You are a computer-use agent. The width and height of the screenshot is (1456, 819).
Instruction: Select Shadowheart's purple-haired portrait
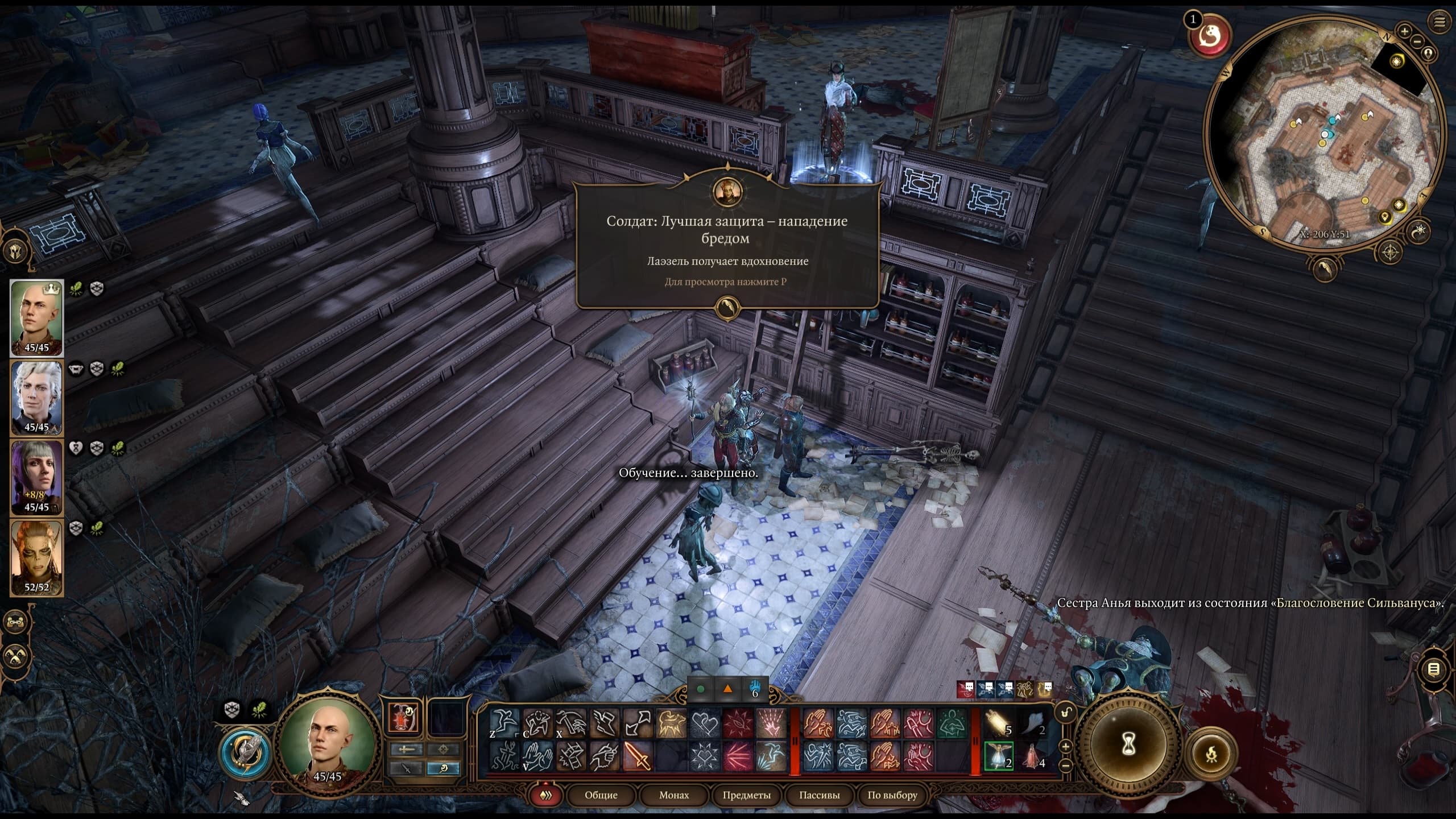pyautogui.click(x=36, y=477)
